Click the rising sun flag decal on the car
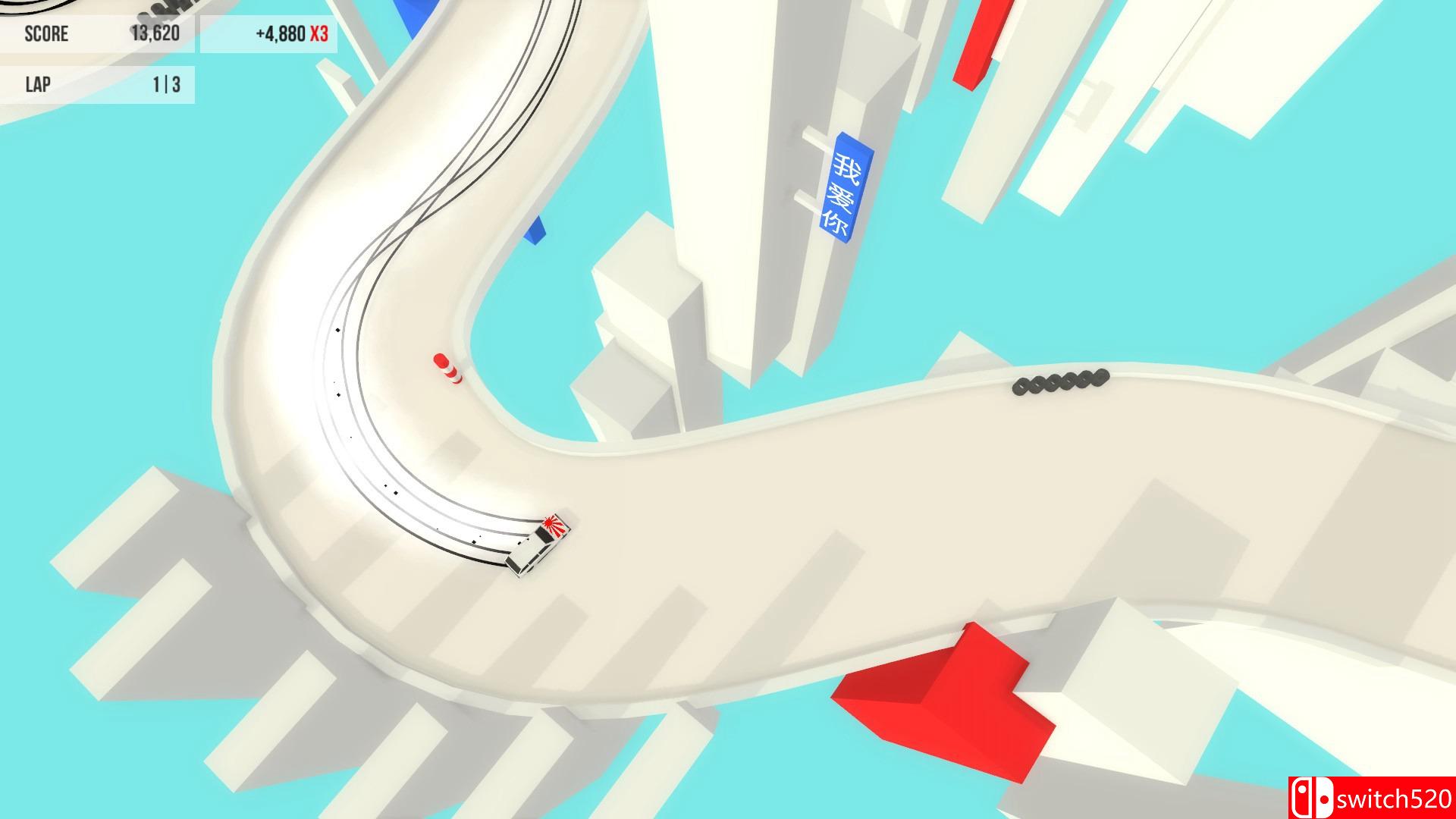 (x=552, y=524)
